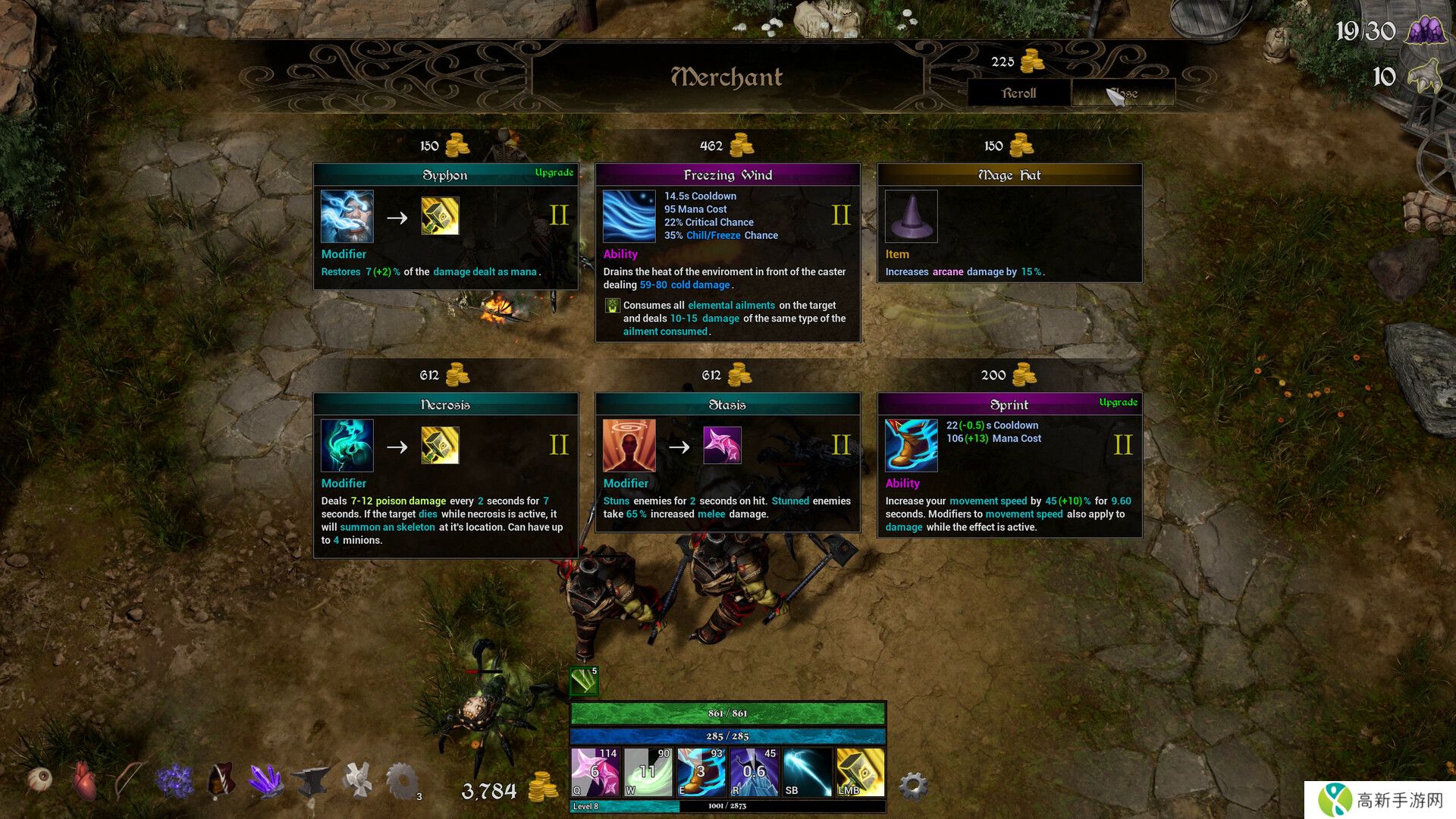1456x819 pixels.
Task: Select the Necrosis modifier card
Action: (445, 475)
